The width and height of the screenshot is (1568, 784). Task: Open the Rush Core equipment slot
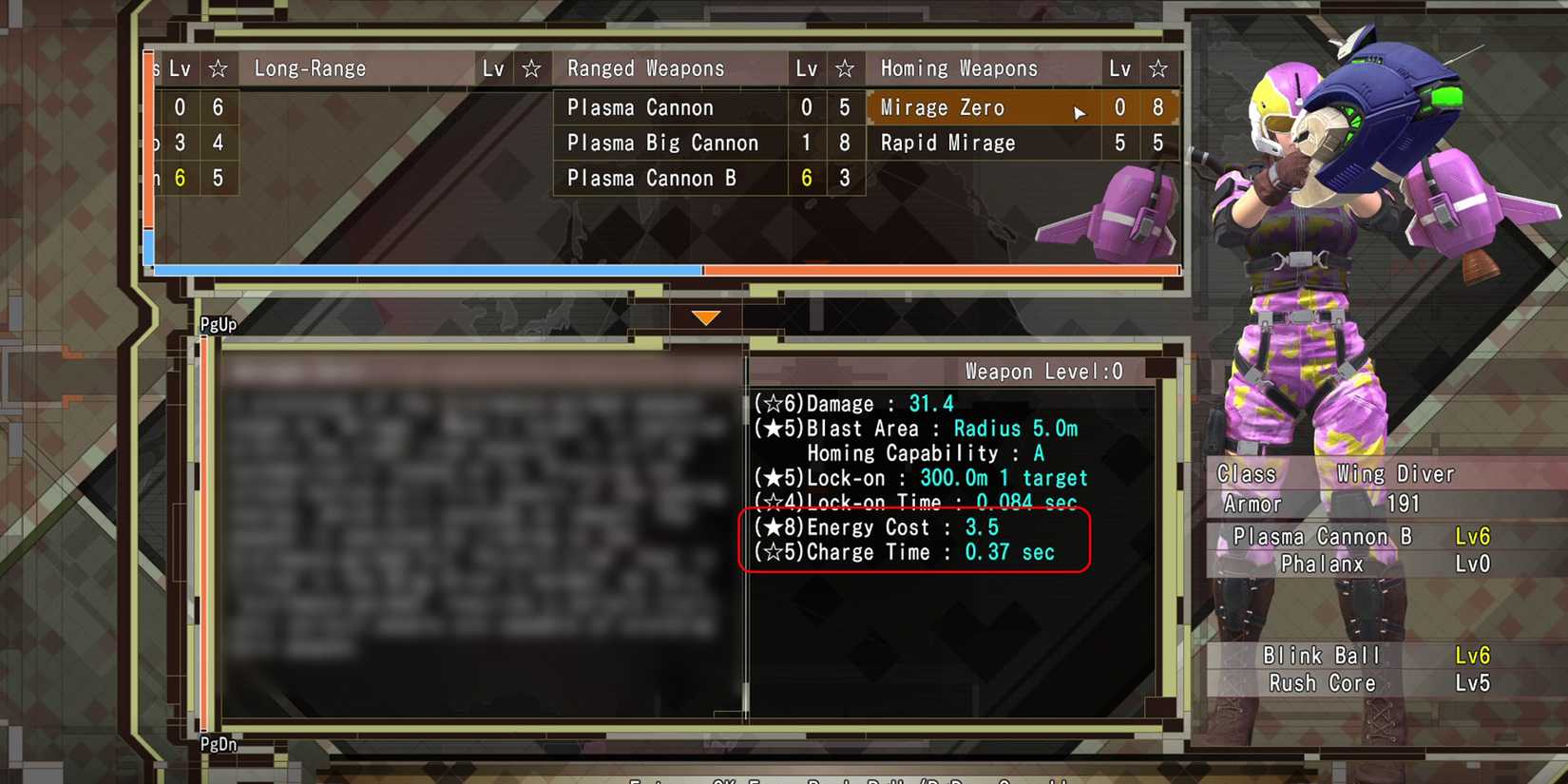(1322, 682)
